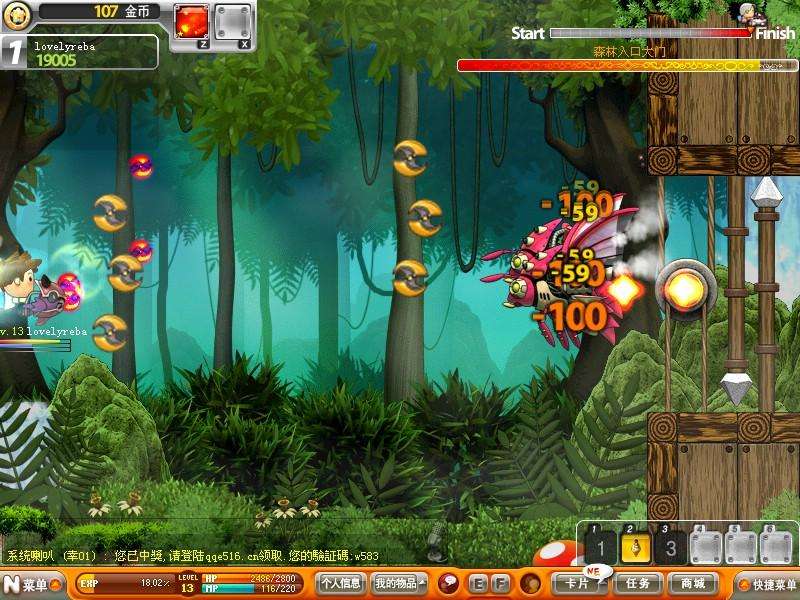Open the 卡片 cards panel
Screen dimensions: 800x600
[x=578, y=583]
